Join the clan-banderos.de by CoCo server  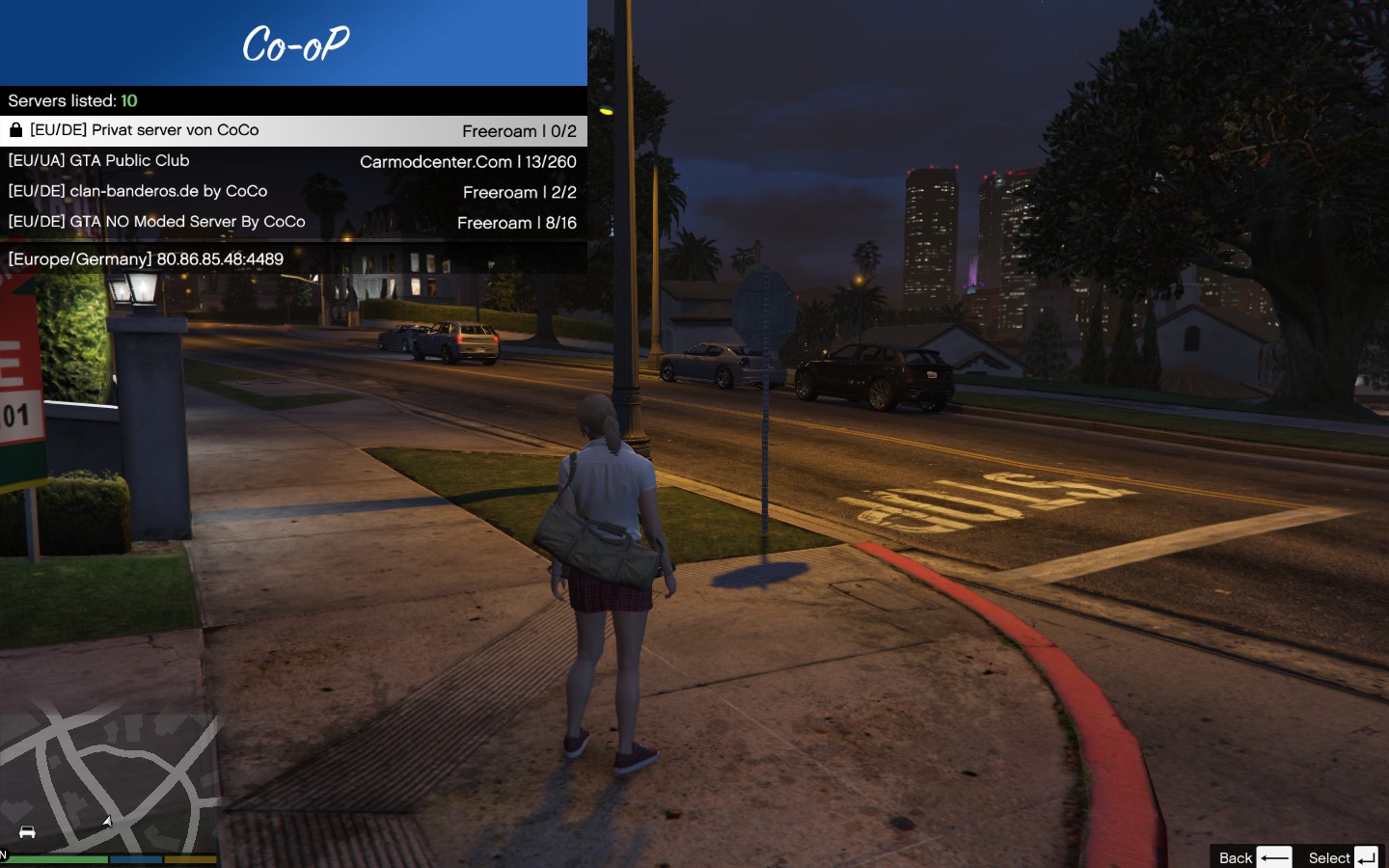pos(293,192)
